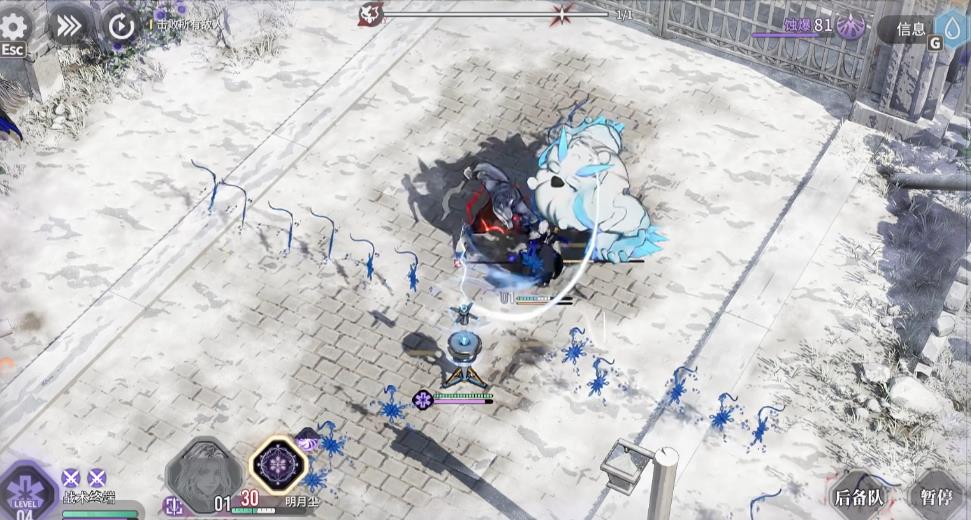
Task: Open the 后备队 reserve squad
Action: tap(861, 495)
